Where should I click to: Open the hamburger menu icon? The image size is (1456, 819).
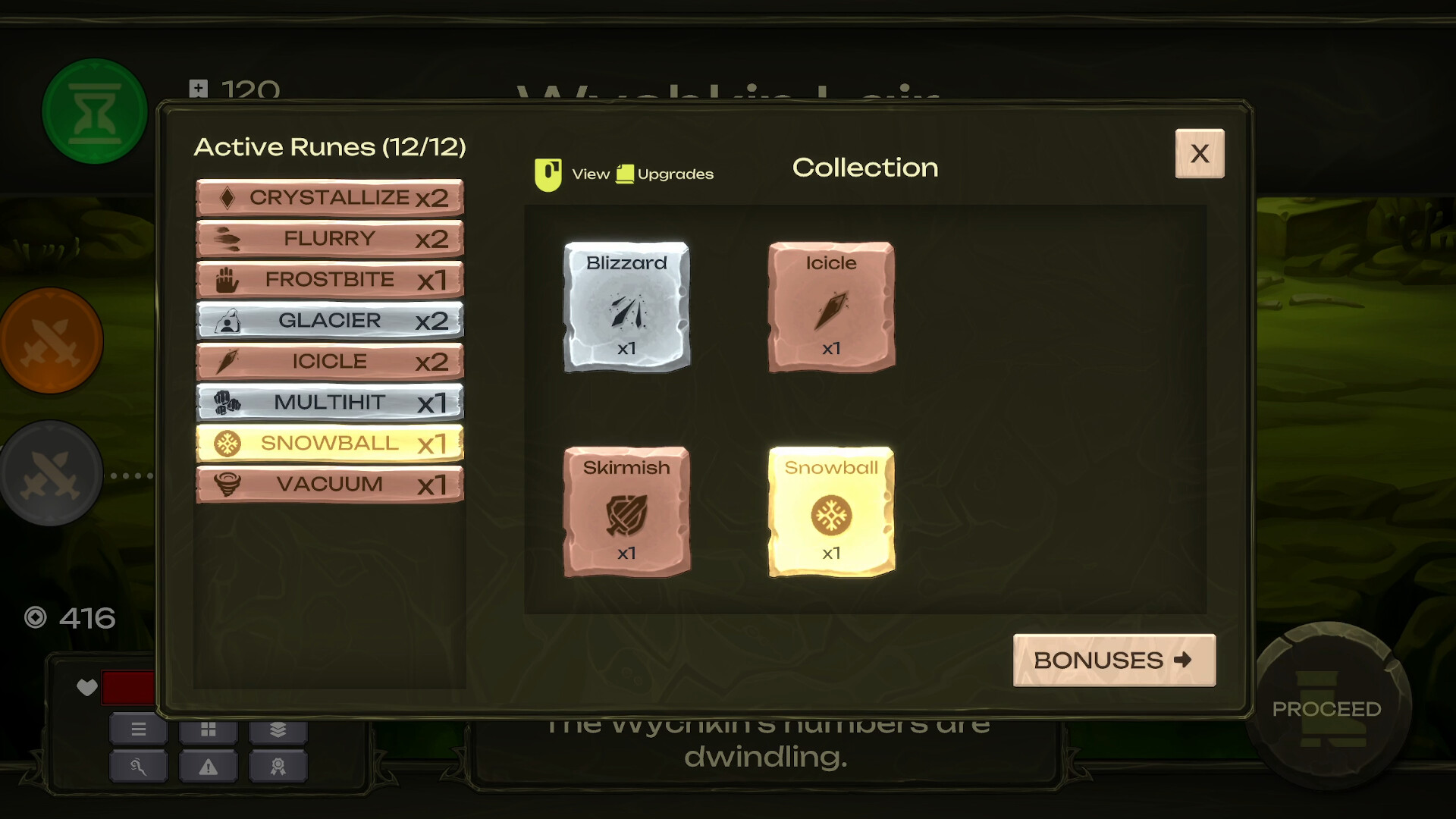coord(139,730)
